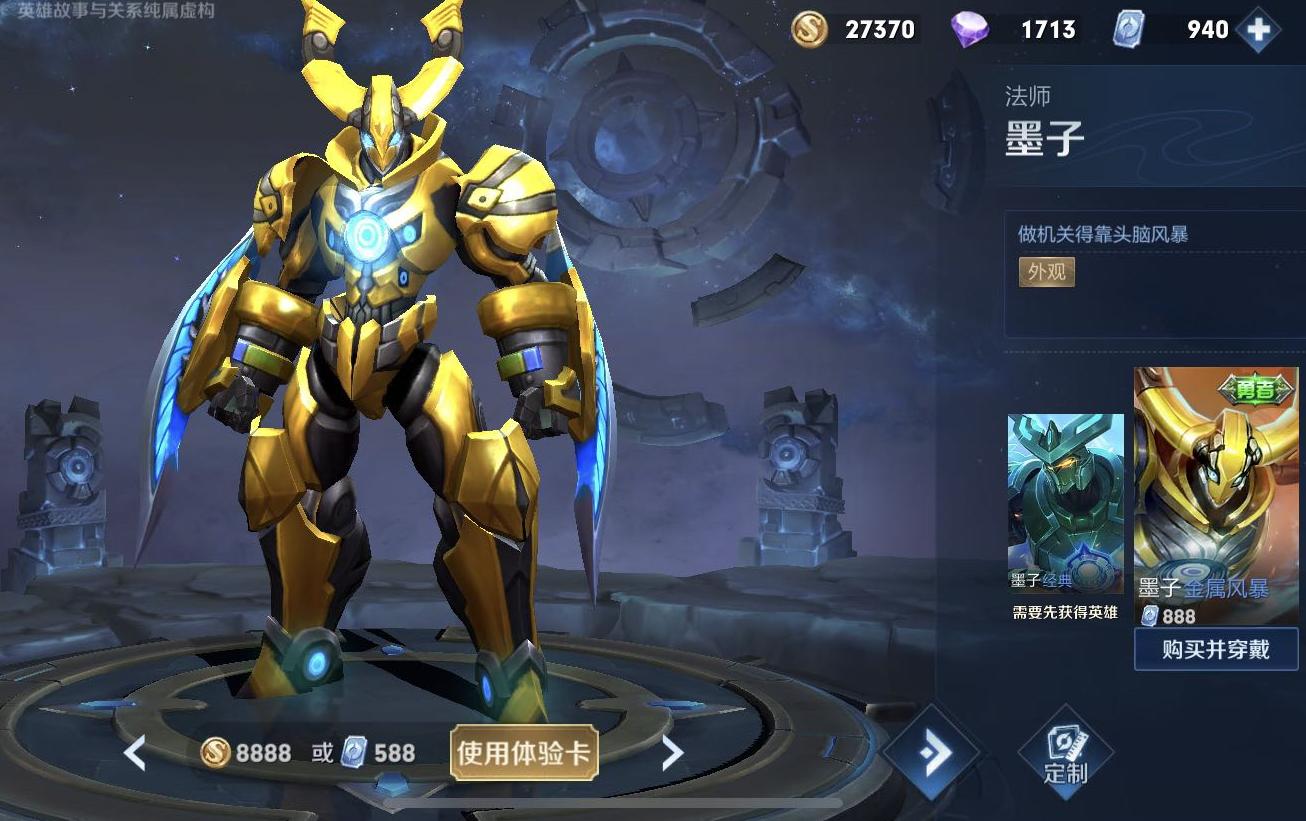
Task: Select the 经典 classic skin thumbnail
Action: click(1065, 500)
